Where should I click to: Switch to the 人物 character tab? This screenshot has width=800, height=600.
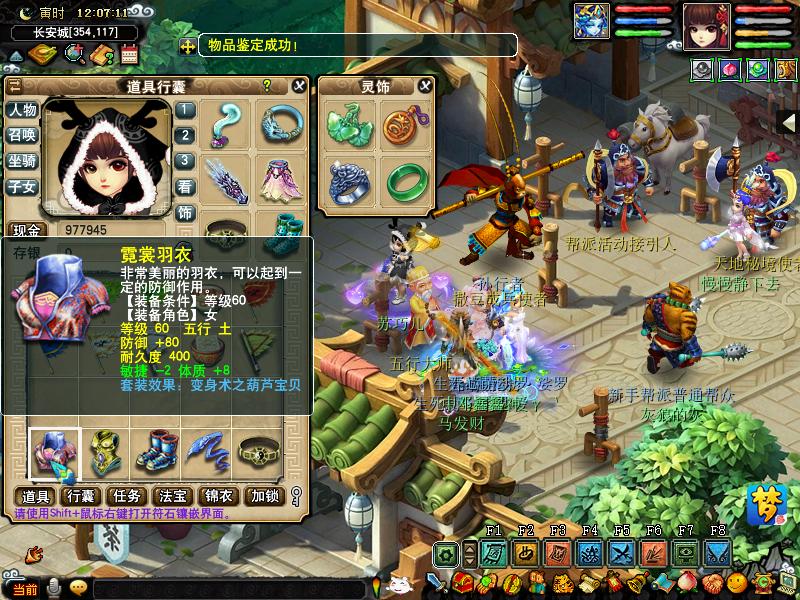click(22, 110)
